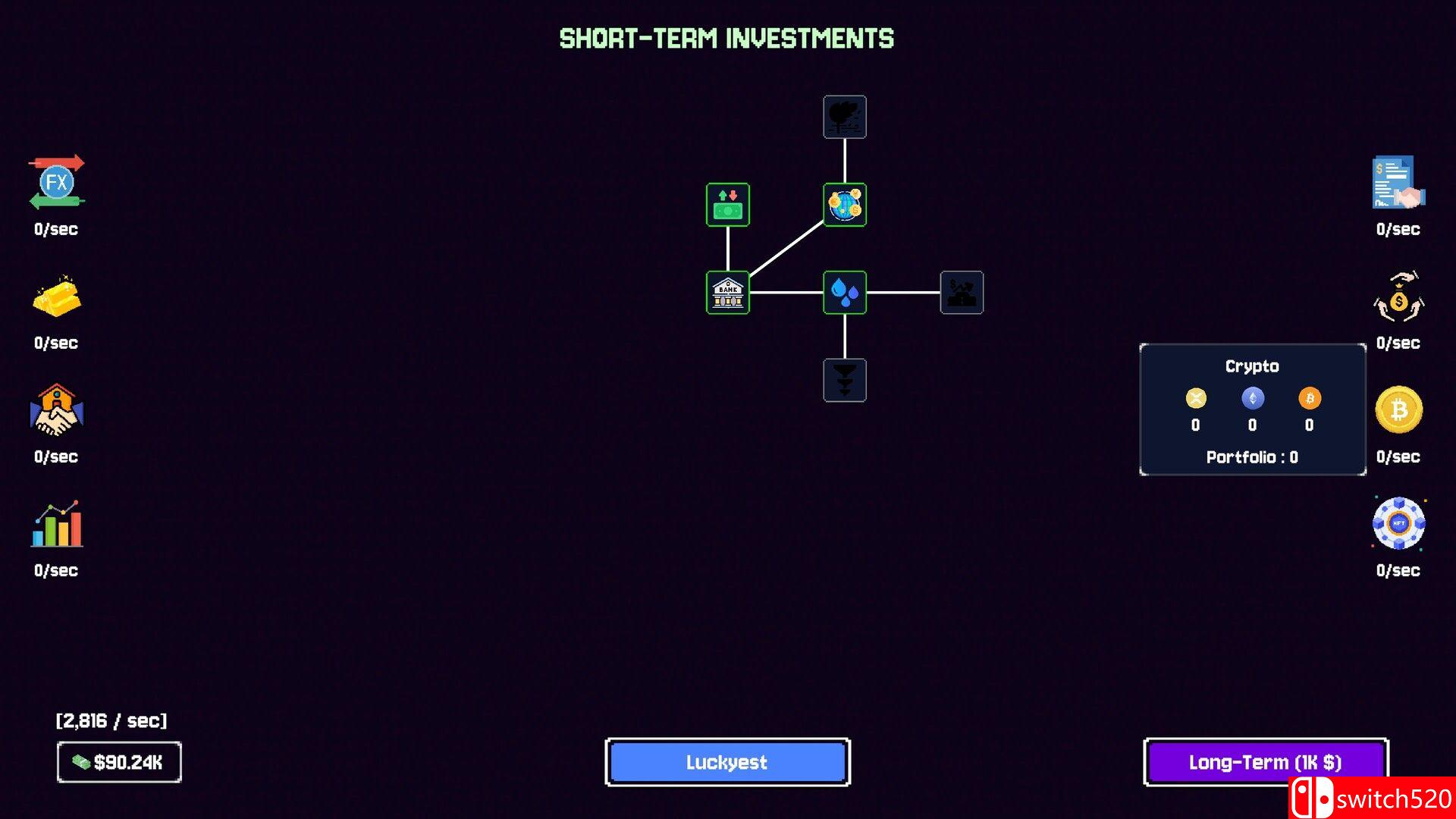Viewport: 1456px width, 819px height.
Task: Open the contract document investment
Action: pos(1398,183)
